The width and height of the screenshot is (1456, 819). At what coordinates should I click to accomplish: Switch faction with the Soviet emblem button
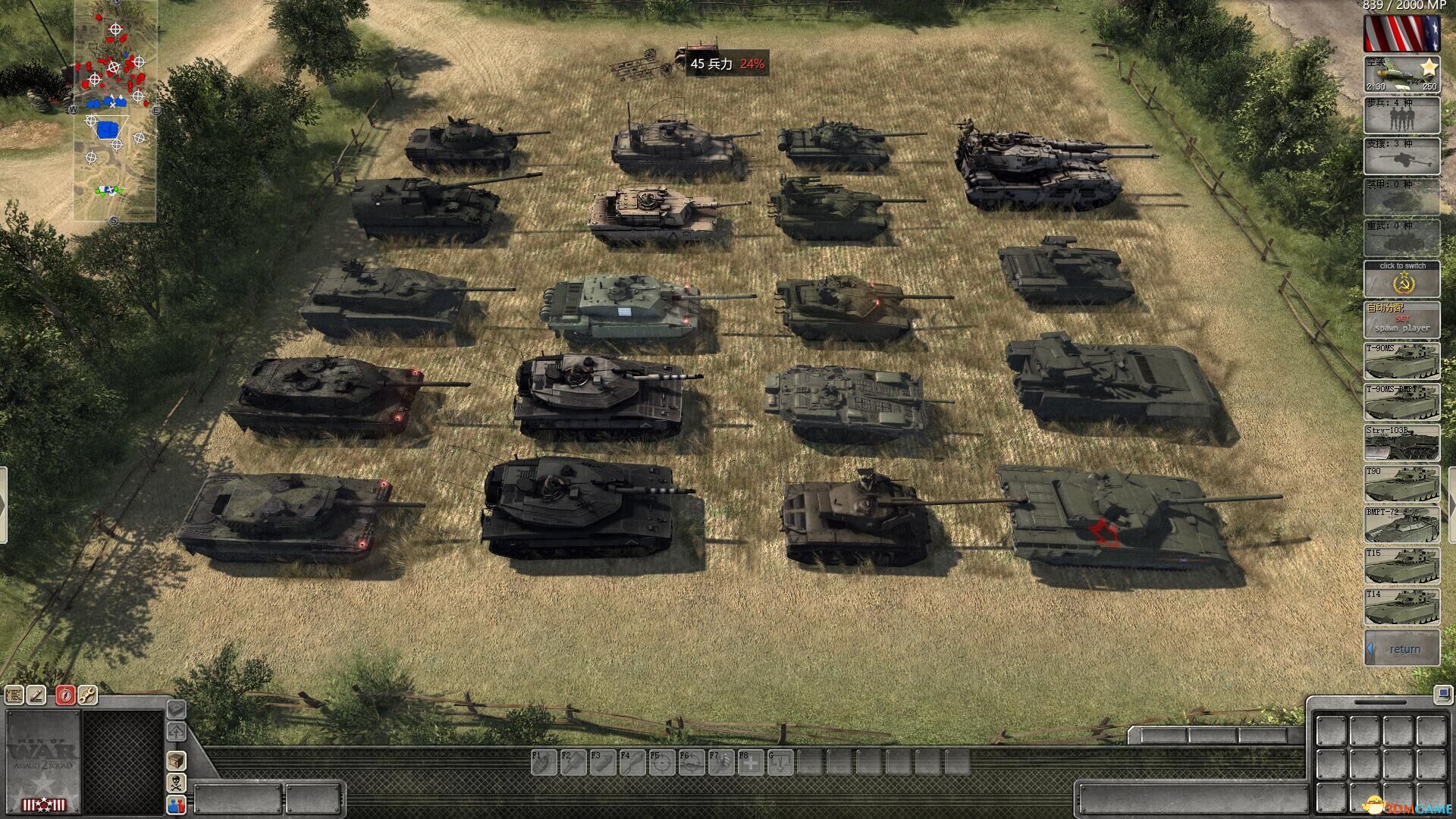(x=1401, y=280)
